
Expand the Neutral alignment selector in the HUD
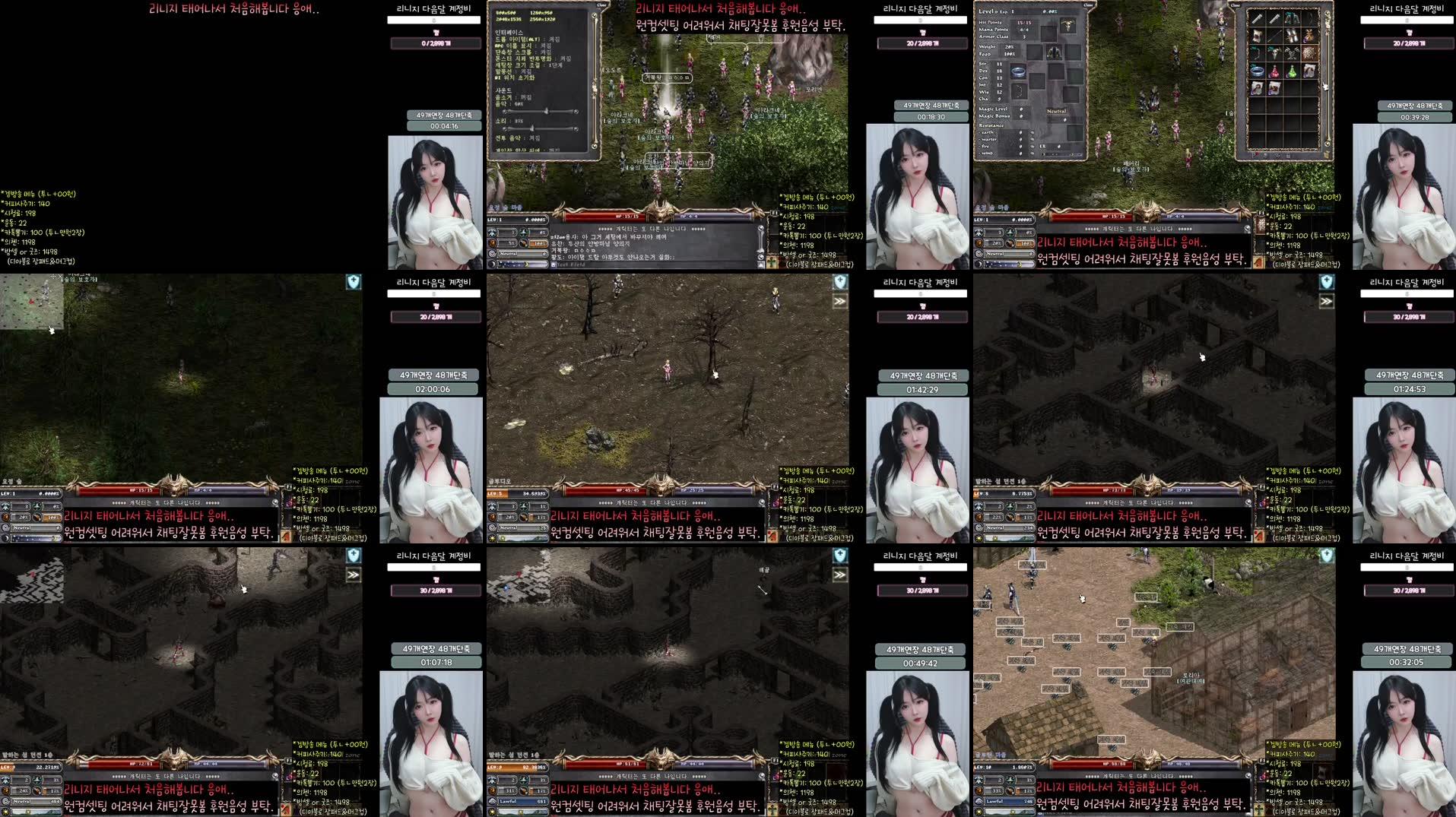click(x=544, y=254)
